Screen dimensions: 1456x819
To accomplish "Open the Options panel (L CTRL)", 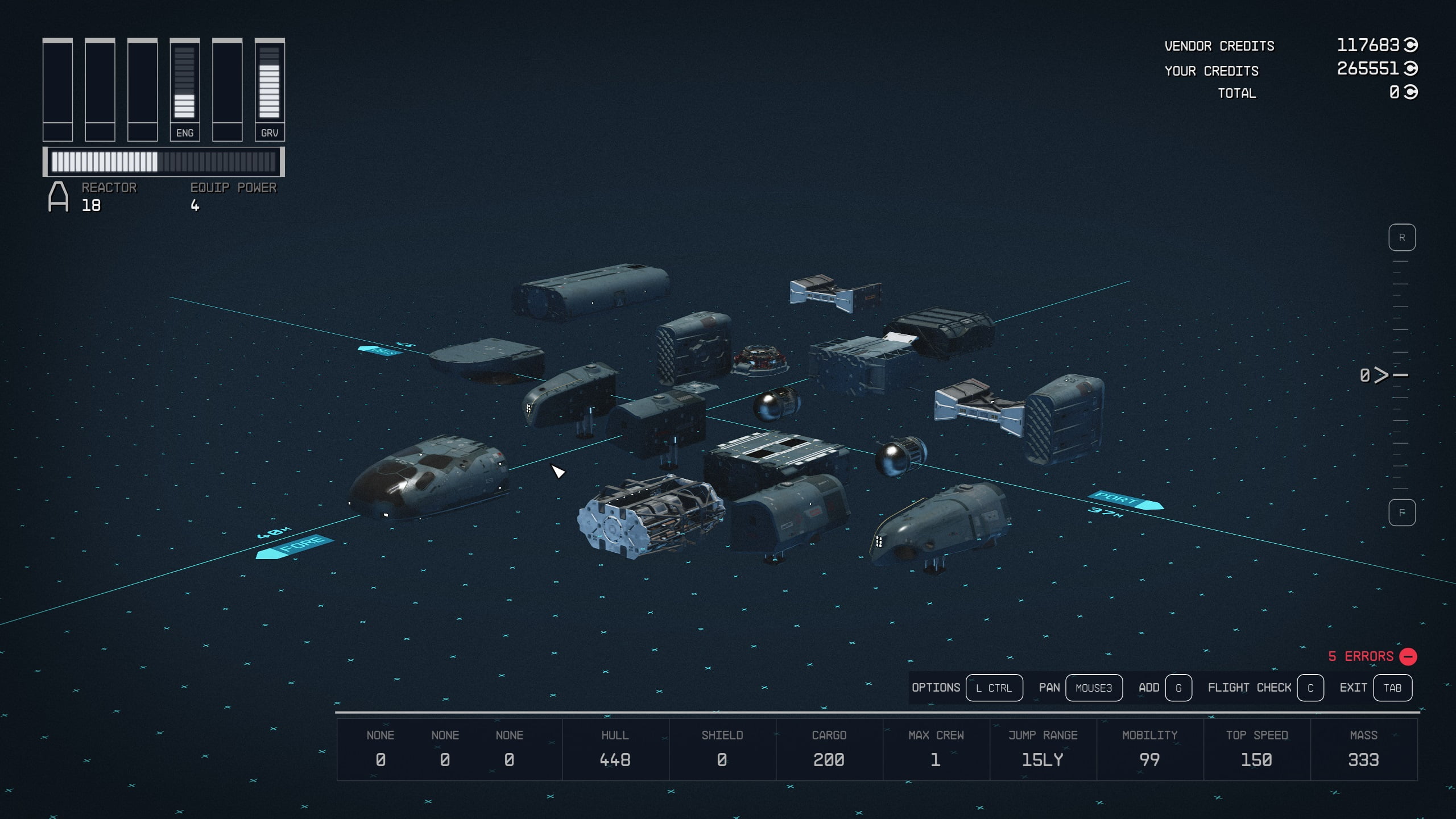I will (x=994, y=688).
